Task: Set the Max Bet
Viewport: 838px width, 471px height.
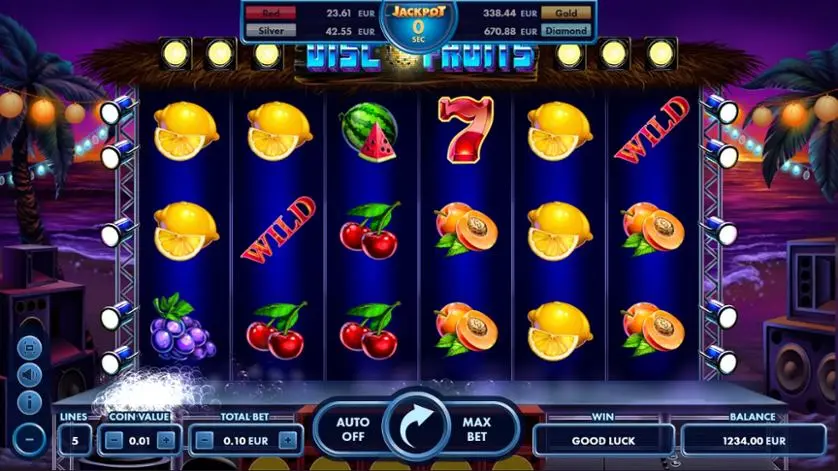Action: (477, 430)
